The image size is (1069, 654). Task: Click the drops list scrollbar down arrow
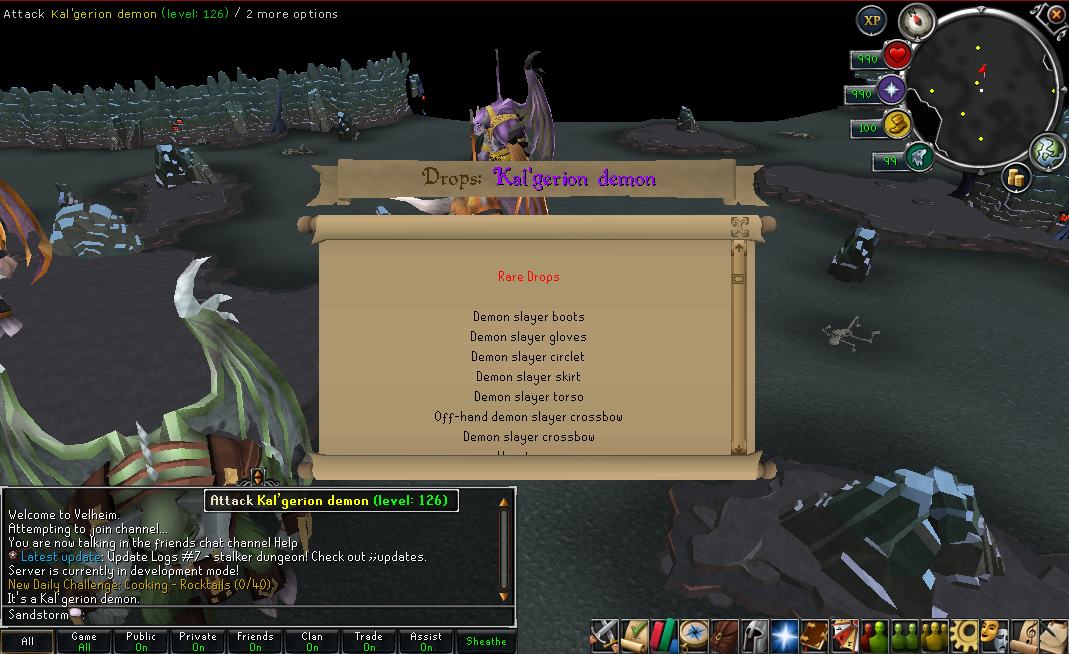739,448
